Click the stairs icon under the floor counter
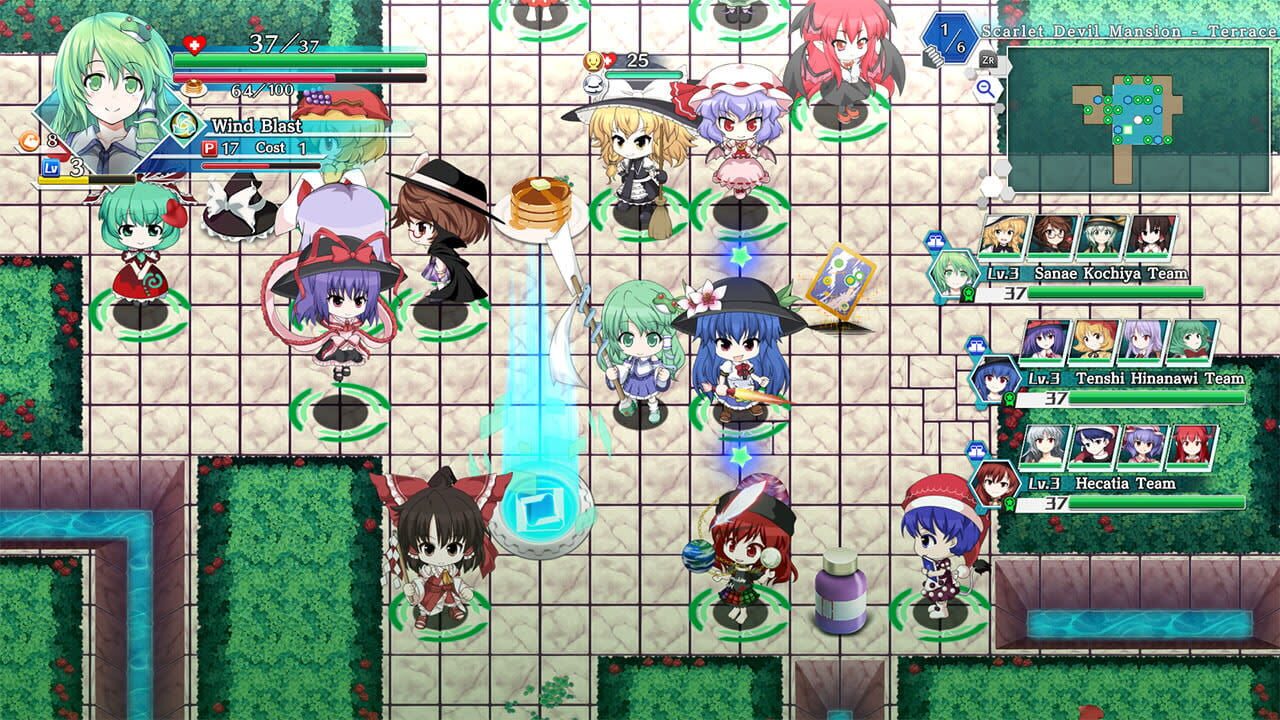 tap(934, 58)
